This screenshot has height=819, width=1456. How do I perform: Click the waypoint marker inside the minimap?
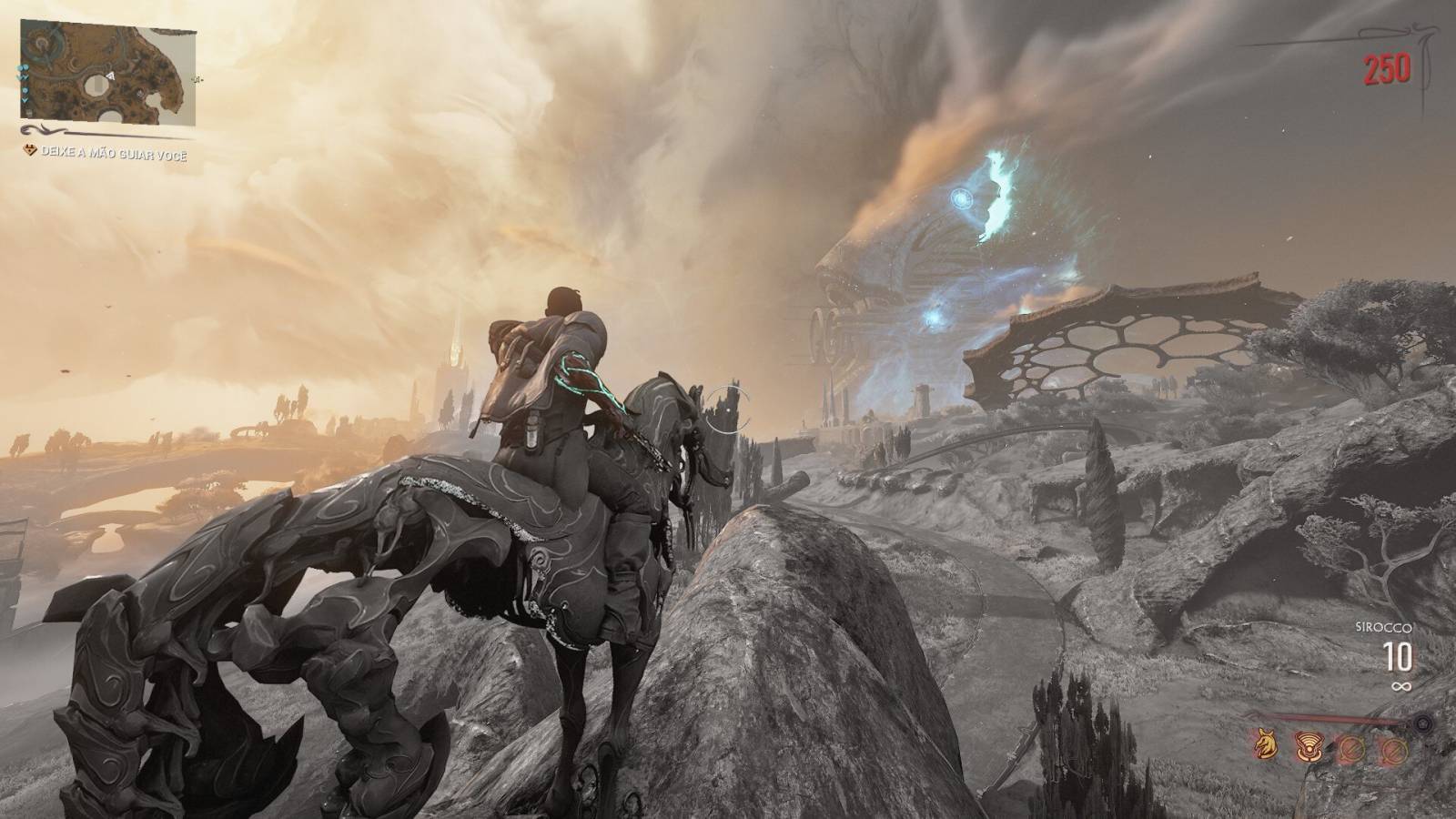[138, 94]
